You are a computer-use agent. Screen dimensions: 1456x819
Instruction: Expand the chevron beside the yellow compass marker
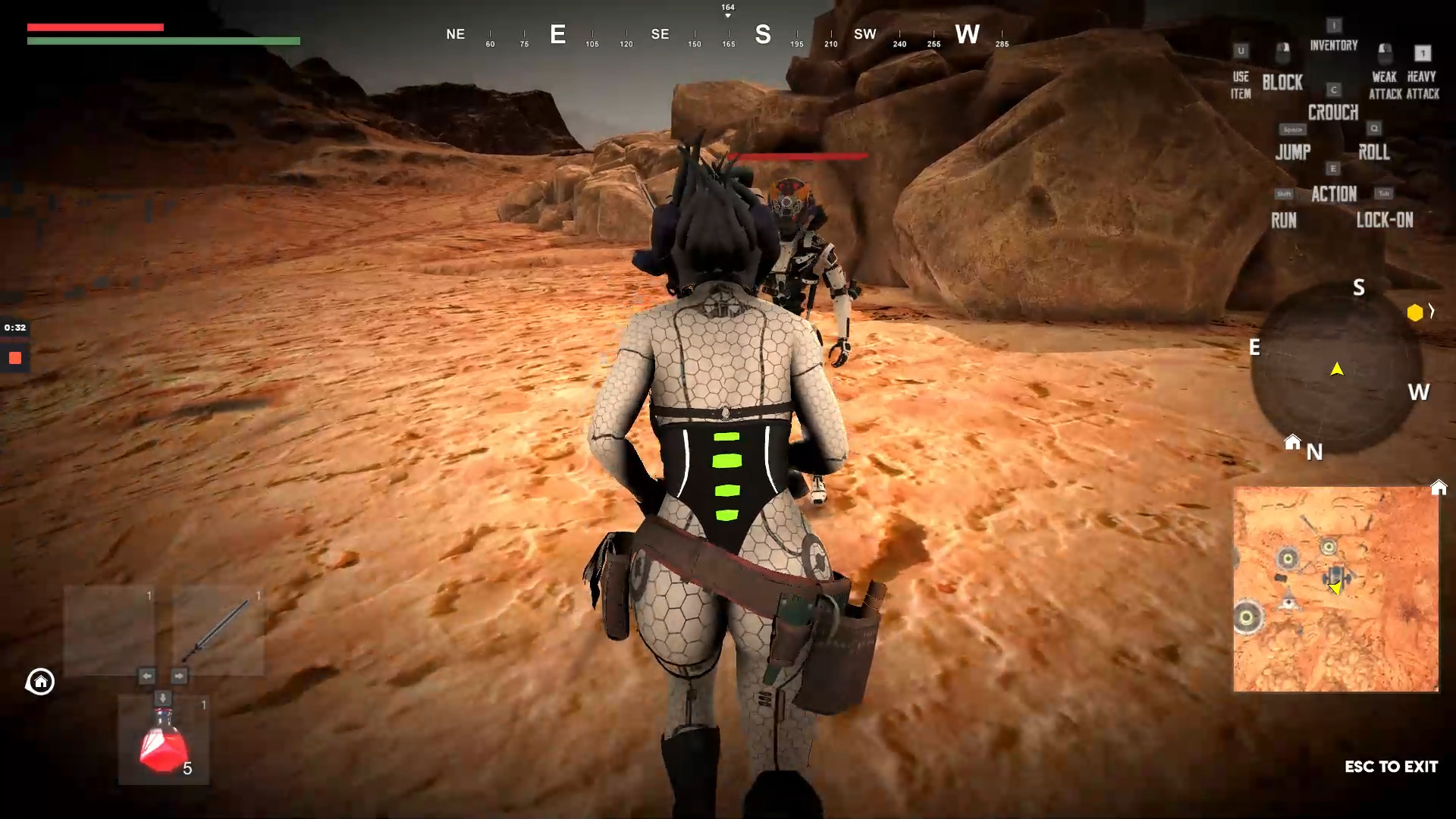(x=1432, y=311)
